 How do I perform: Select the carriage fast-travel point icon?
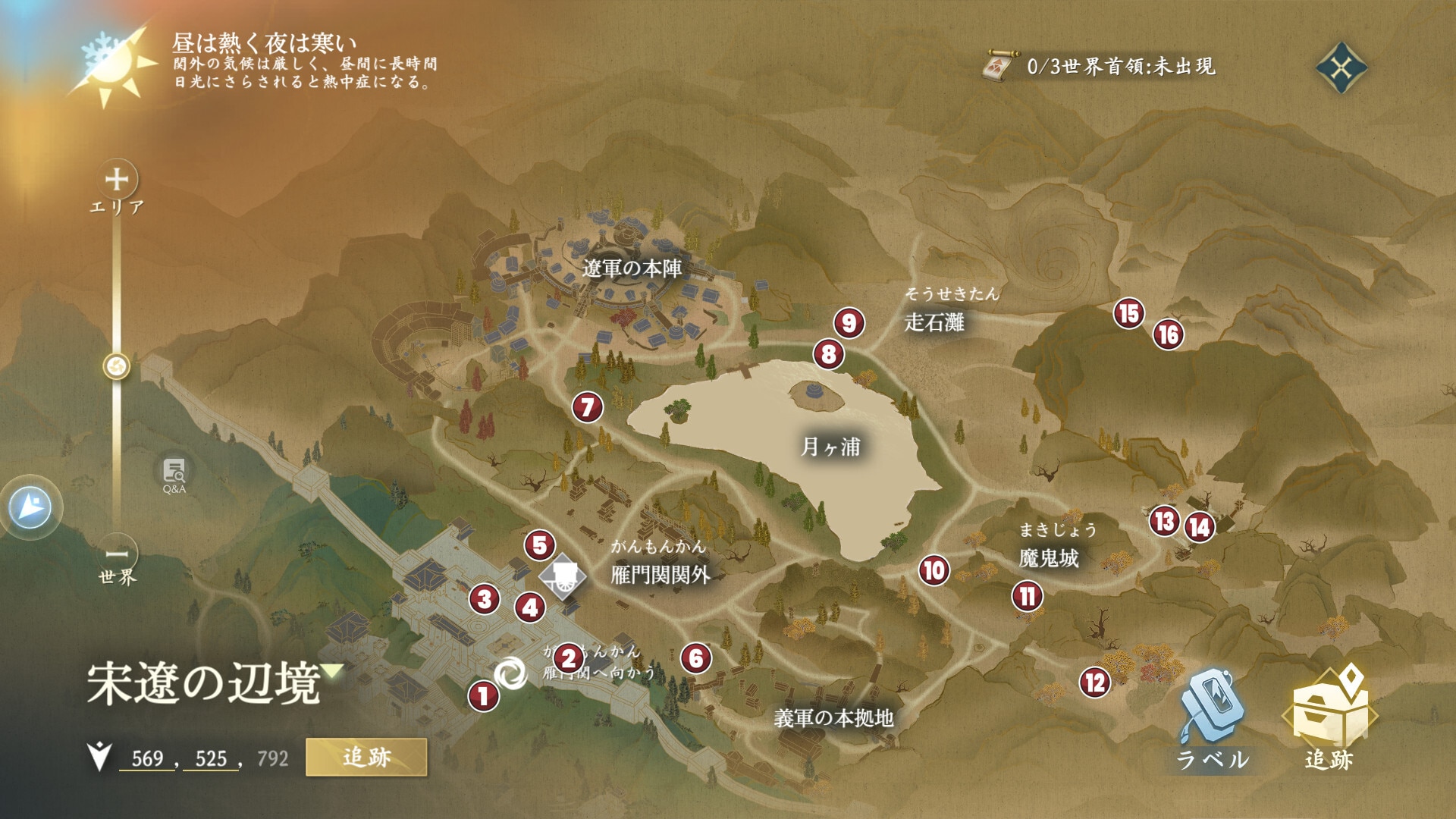pyautogui.click(x=562, y=576)
